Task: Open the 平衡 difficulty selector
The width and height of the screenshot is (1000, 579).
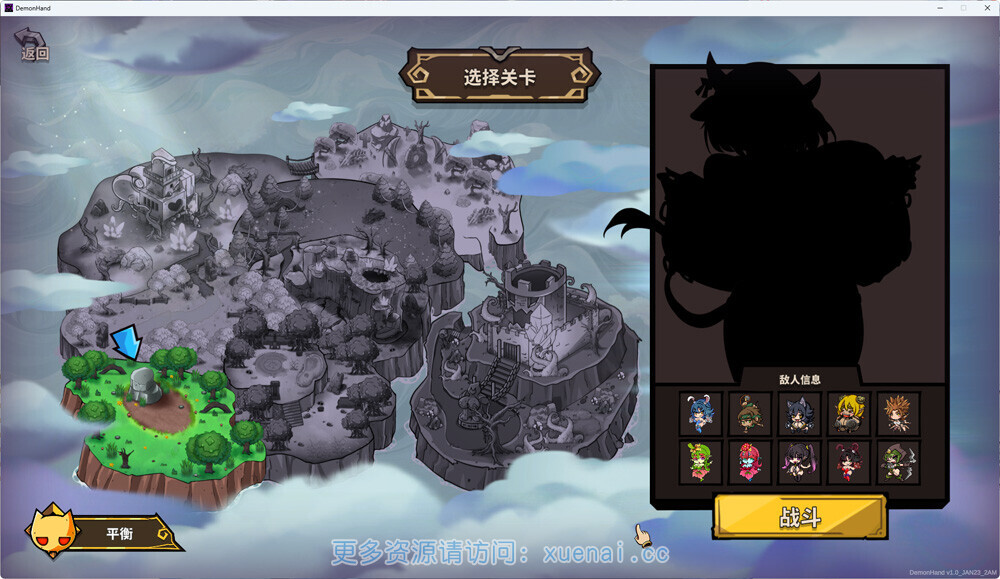Action: coord(118,533)
